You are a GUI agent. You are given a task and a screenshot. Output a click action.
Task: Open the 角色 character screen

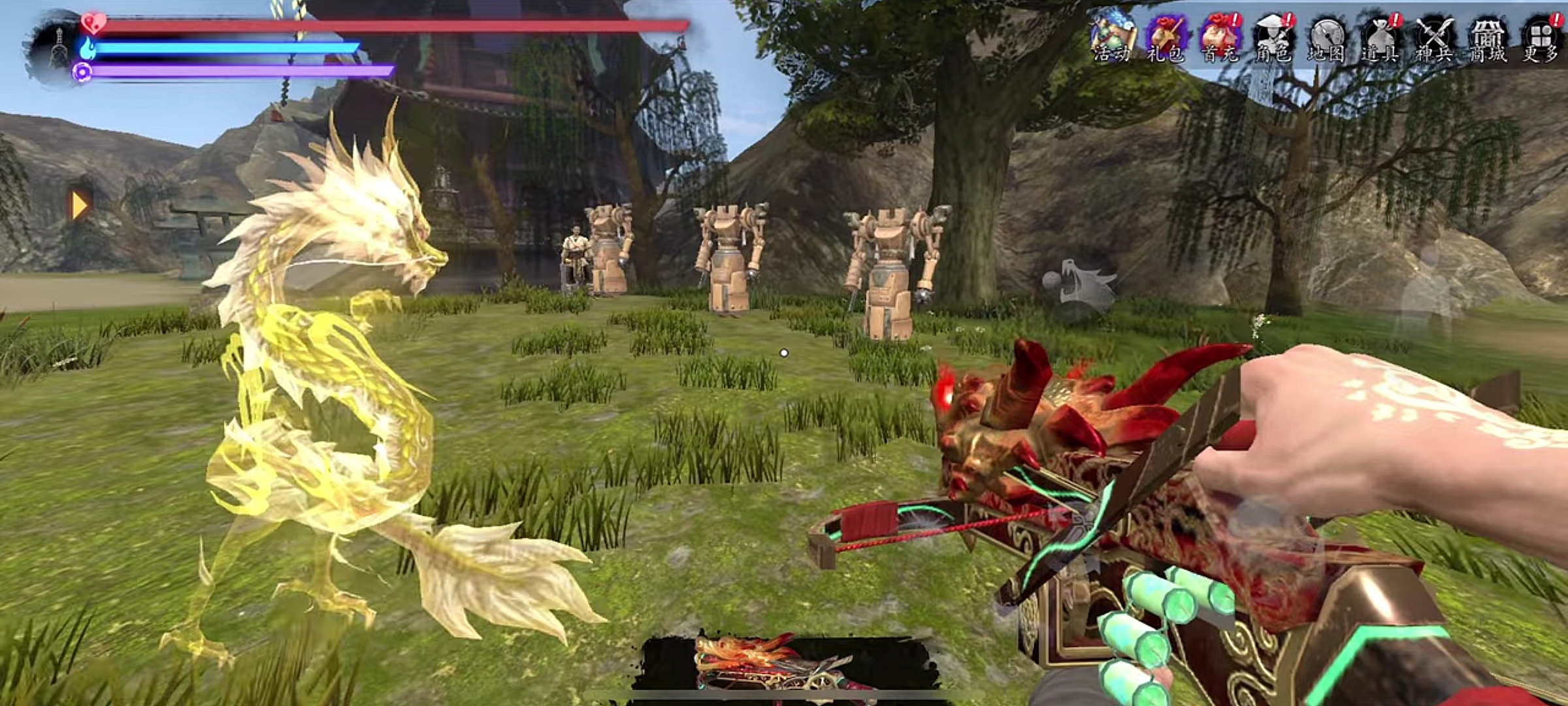1273,39
